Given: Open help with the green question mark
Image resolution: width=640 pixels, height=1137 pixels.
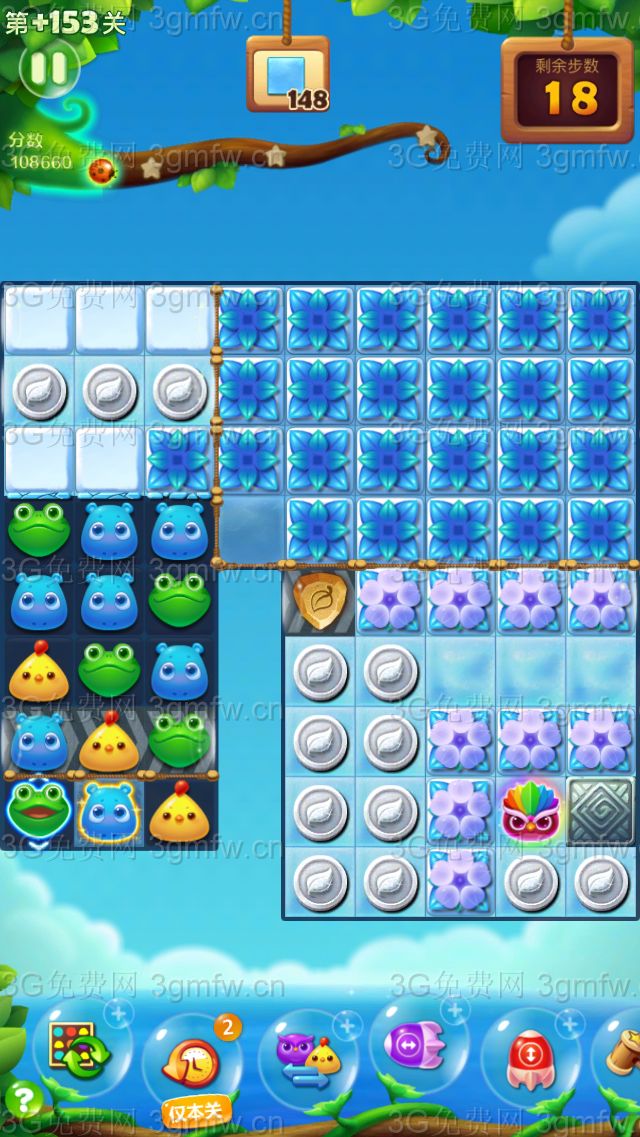Looking at the screenshot, I should tap(22, 1100).
